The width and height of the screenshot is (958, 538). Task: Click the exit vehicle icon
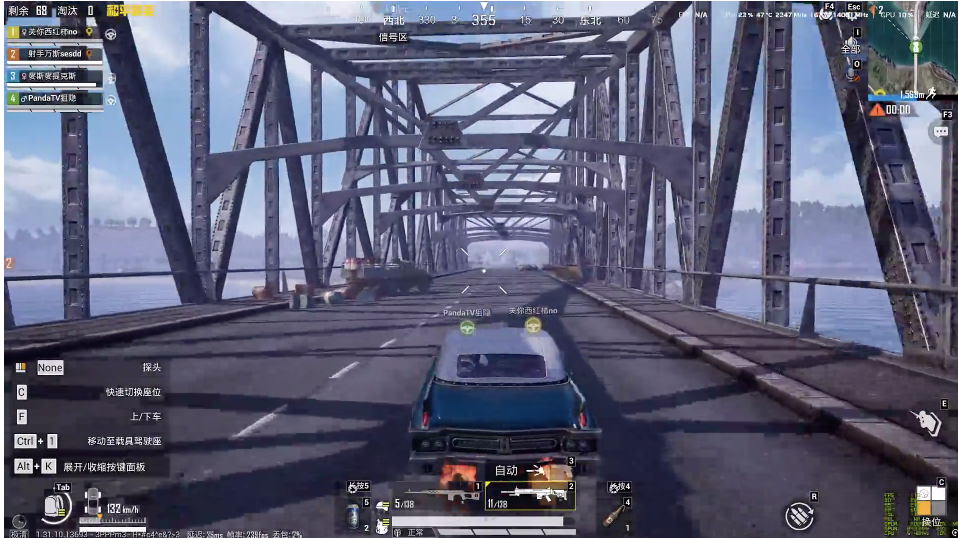929,423
